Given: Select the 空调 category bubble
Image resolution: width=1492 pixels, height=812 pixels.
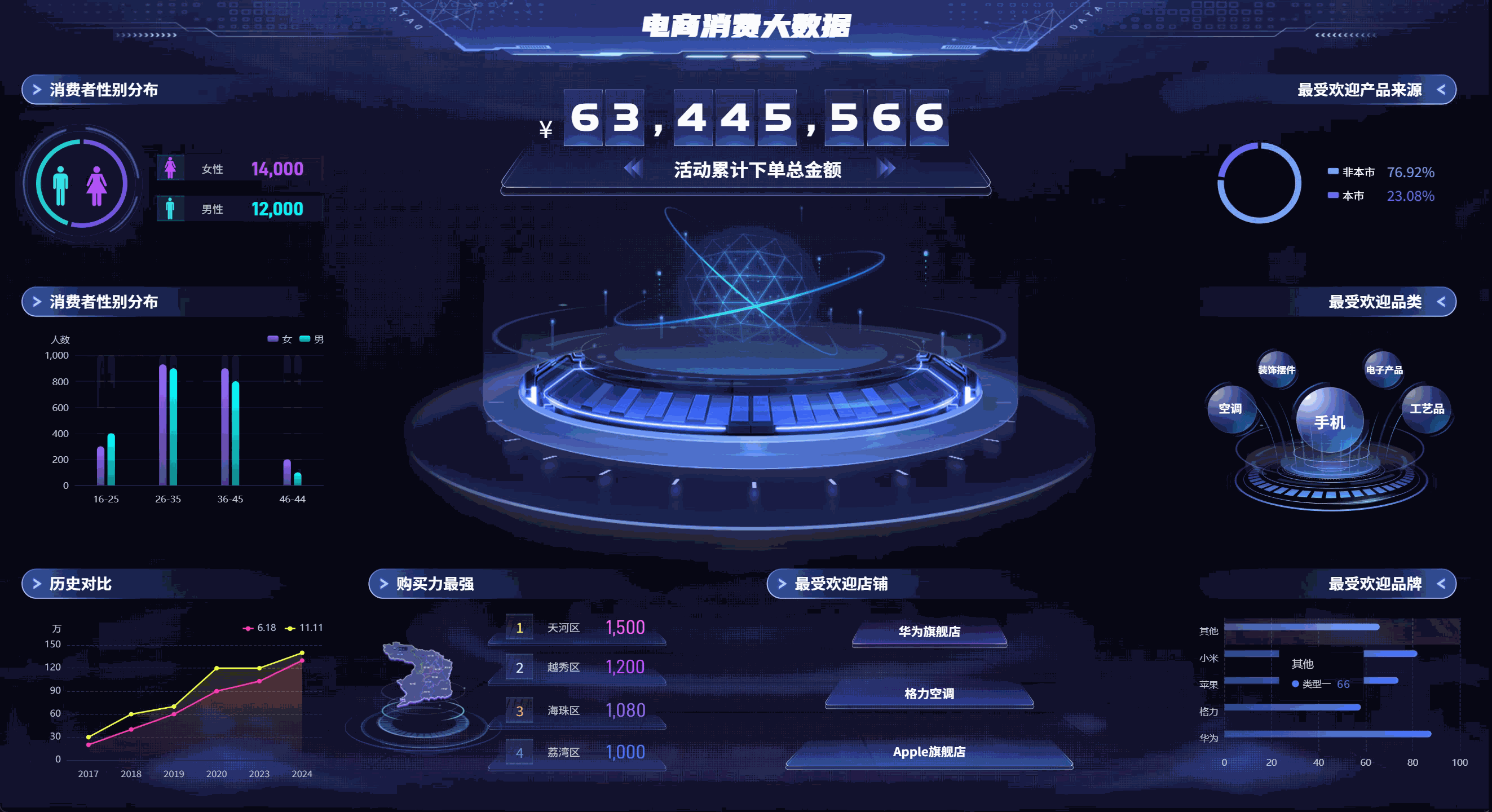Looking at the screenshot, I should 1233,409.
